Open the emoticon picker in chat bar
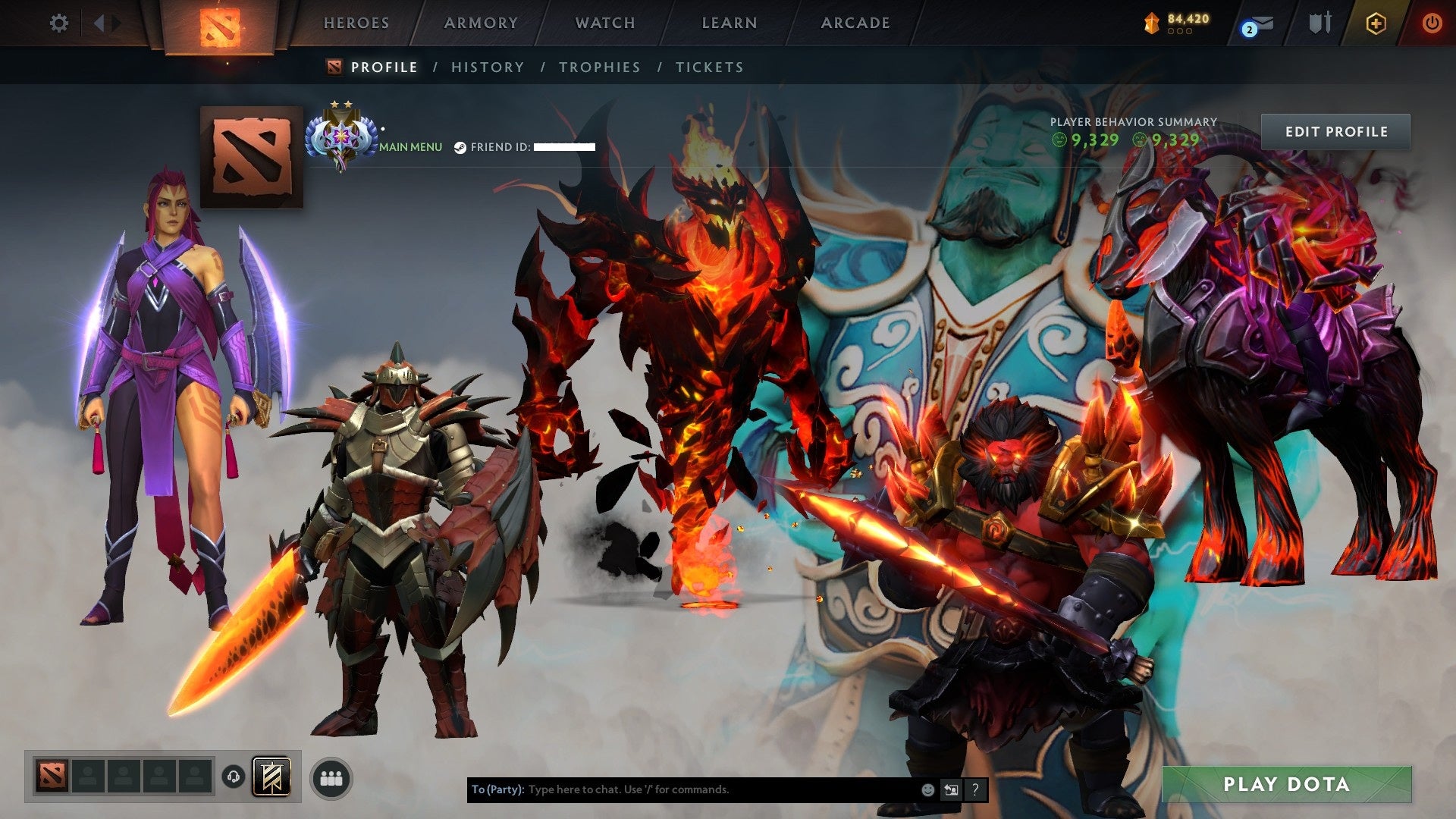Screen dimensions: 1456x819 pyautogui.click(x=927, y=789)
